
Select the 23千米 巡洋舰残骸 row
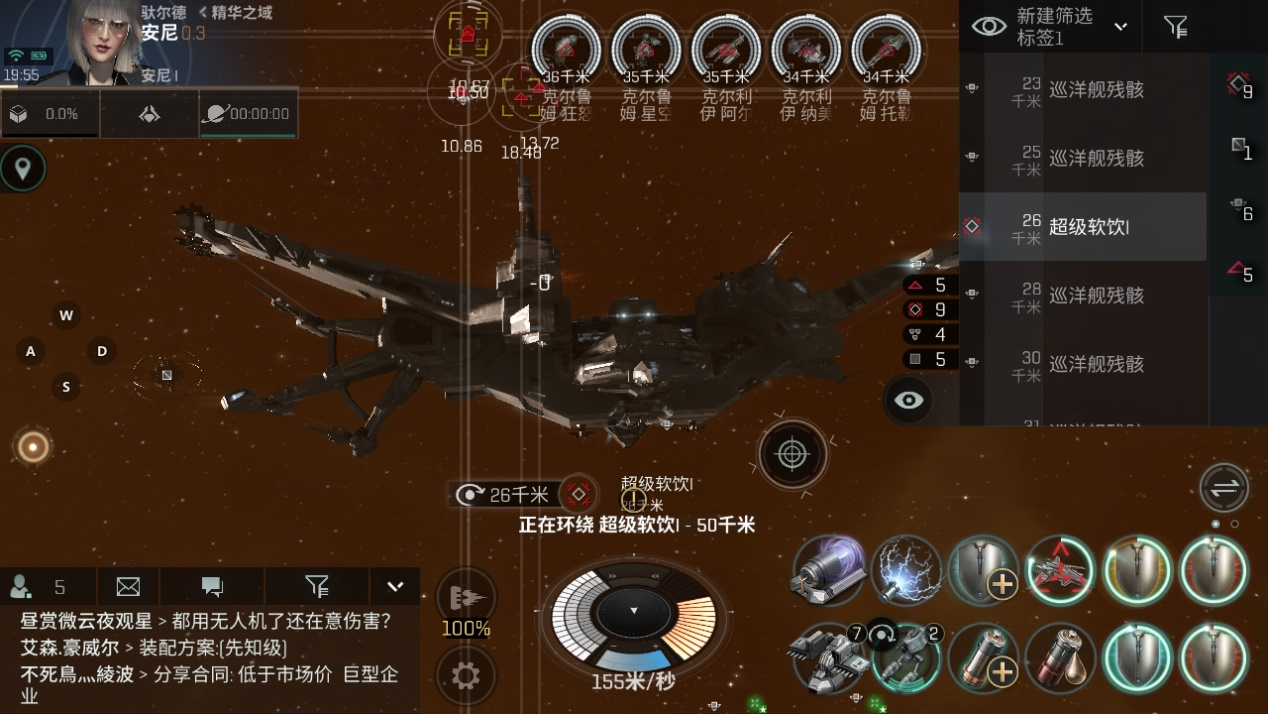click(x=1088, y=90)
